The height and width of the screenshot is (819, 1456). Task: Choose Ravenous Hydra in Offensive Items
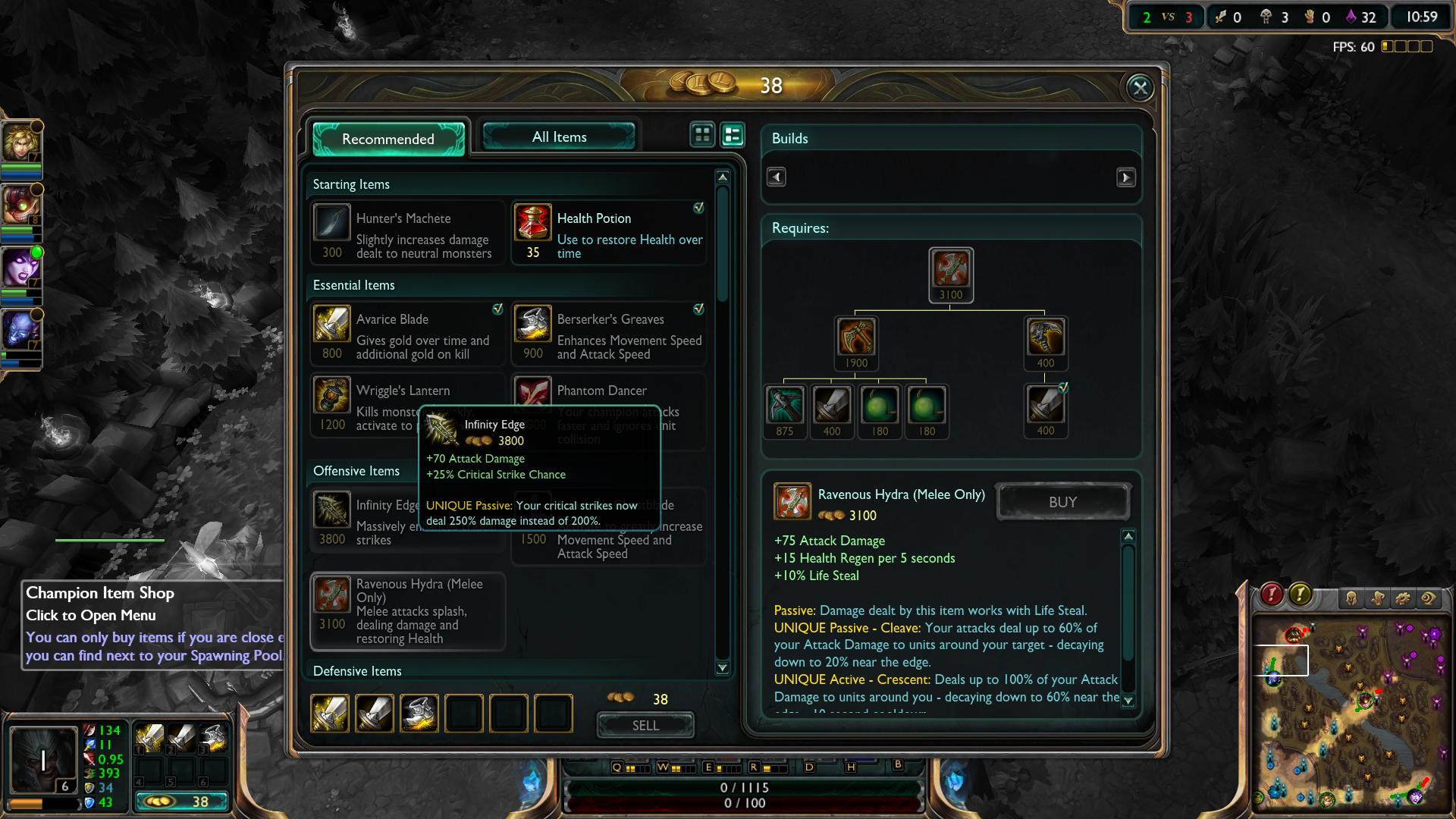408,611
